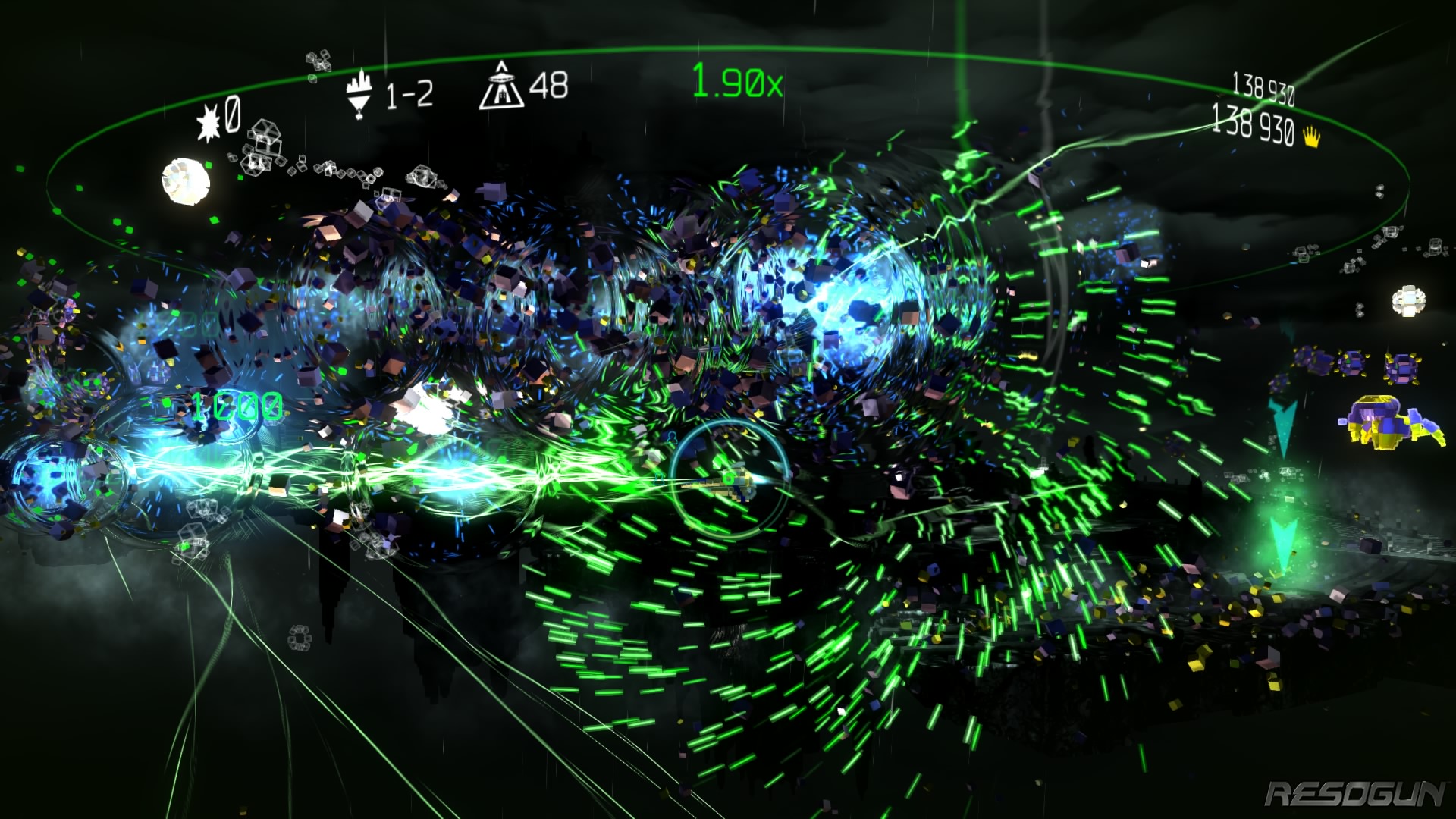Click the green 1000 points popup text

tap(240, 405)
